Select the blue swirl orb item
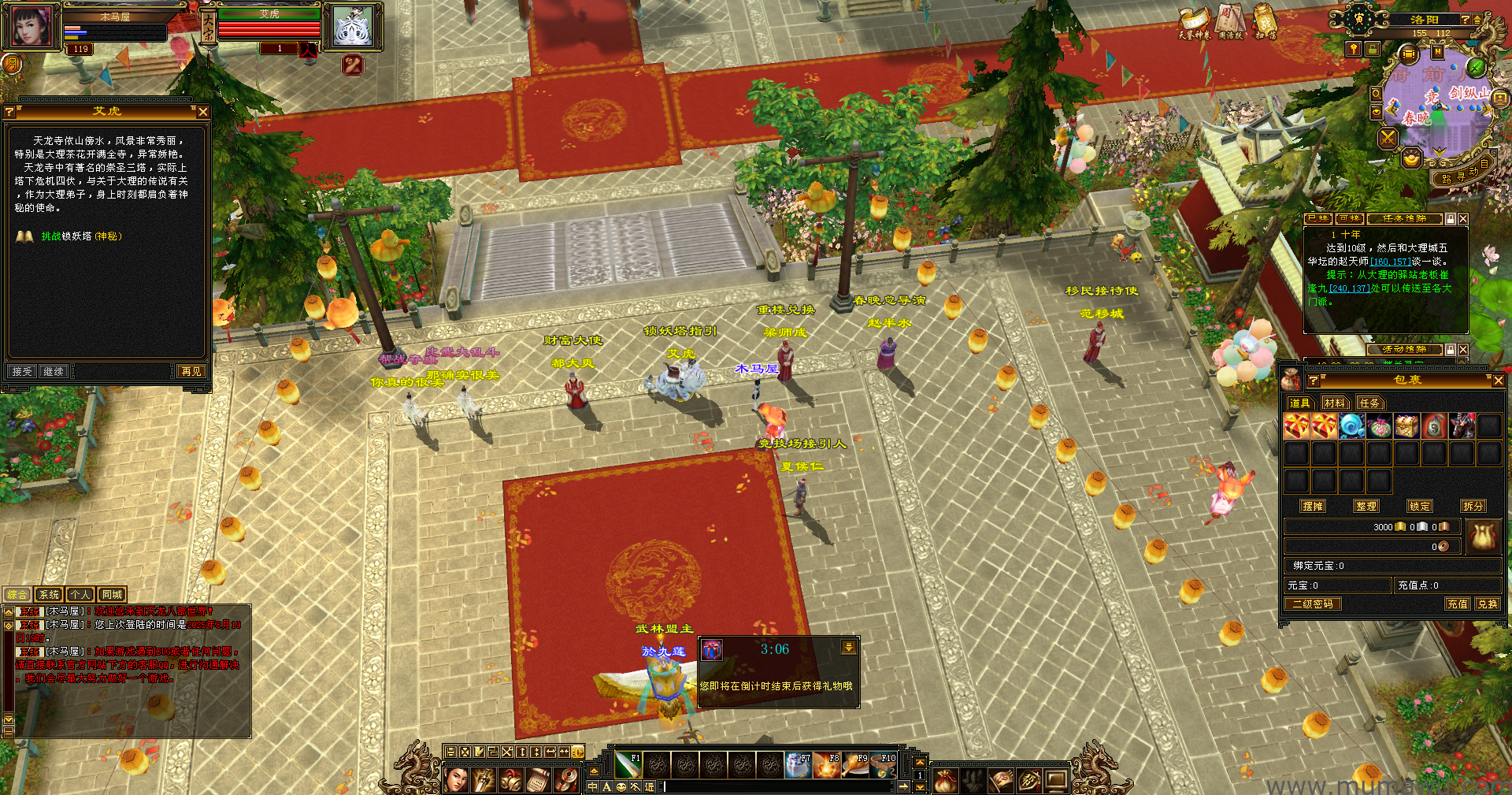This screenshot has height=795, width=1512. click(x=1351, y=426)
